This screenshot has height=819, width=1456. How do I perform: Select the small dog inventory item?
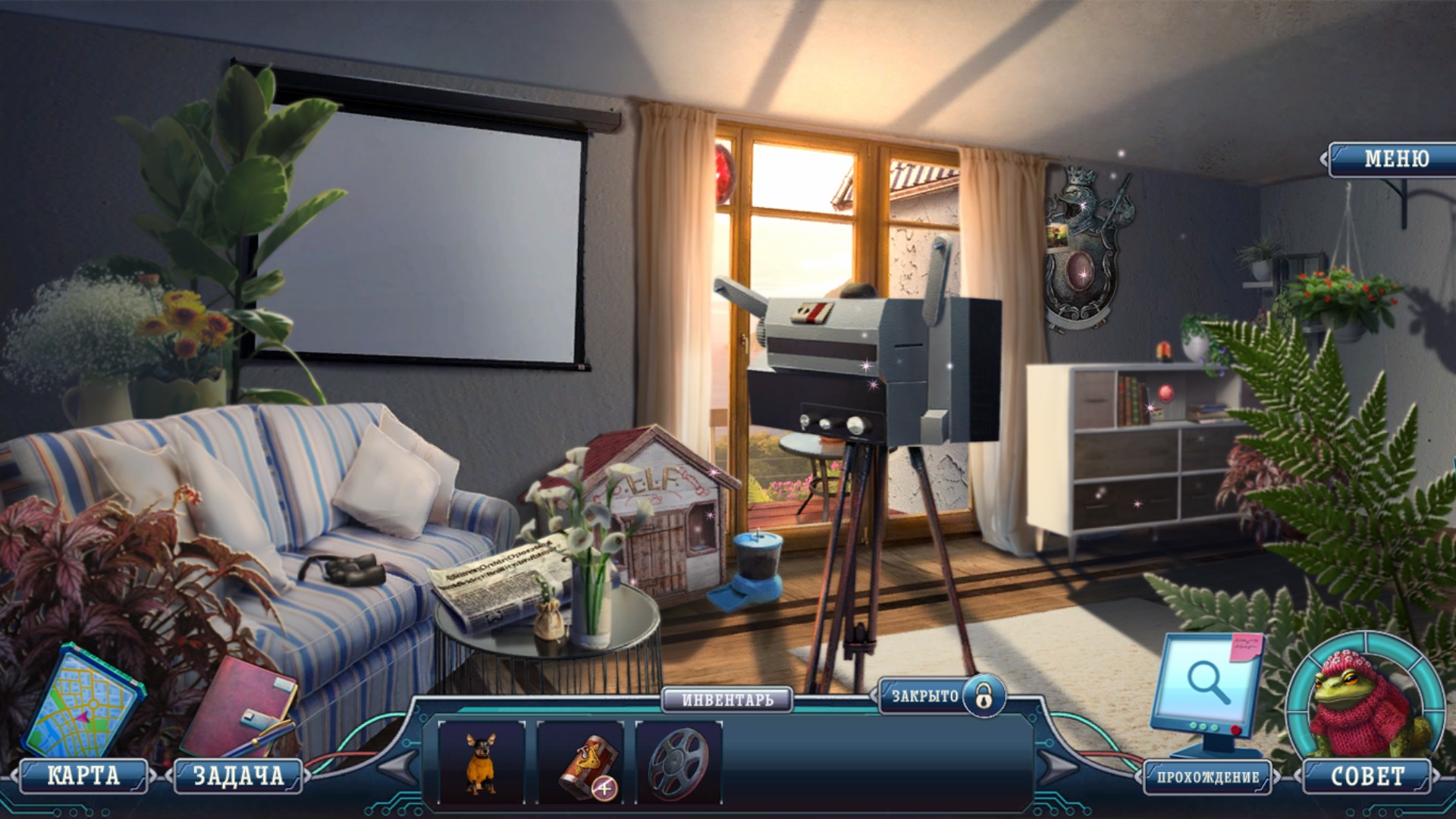[481, 761]
